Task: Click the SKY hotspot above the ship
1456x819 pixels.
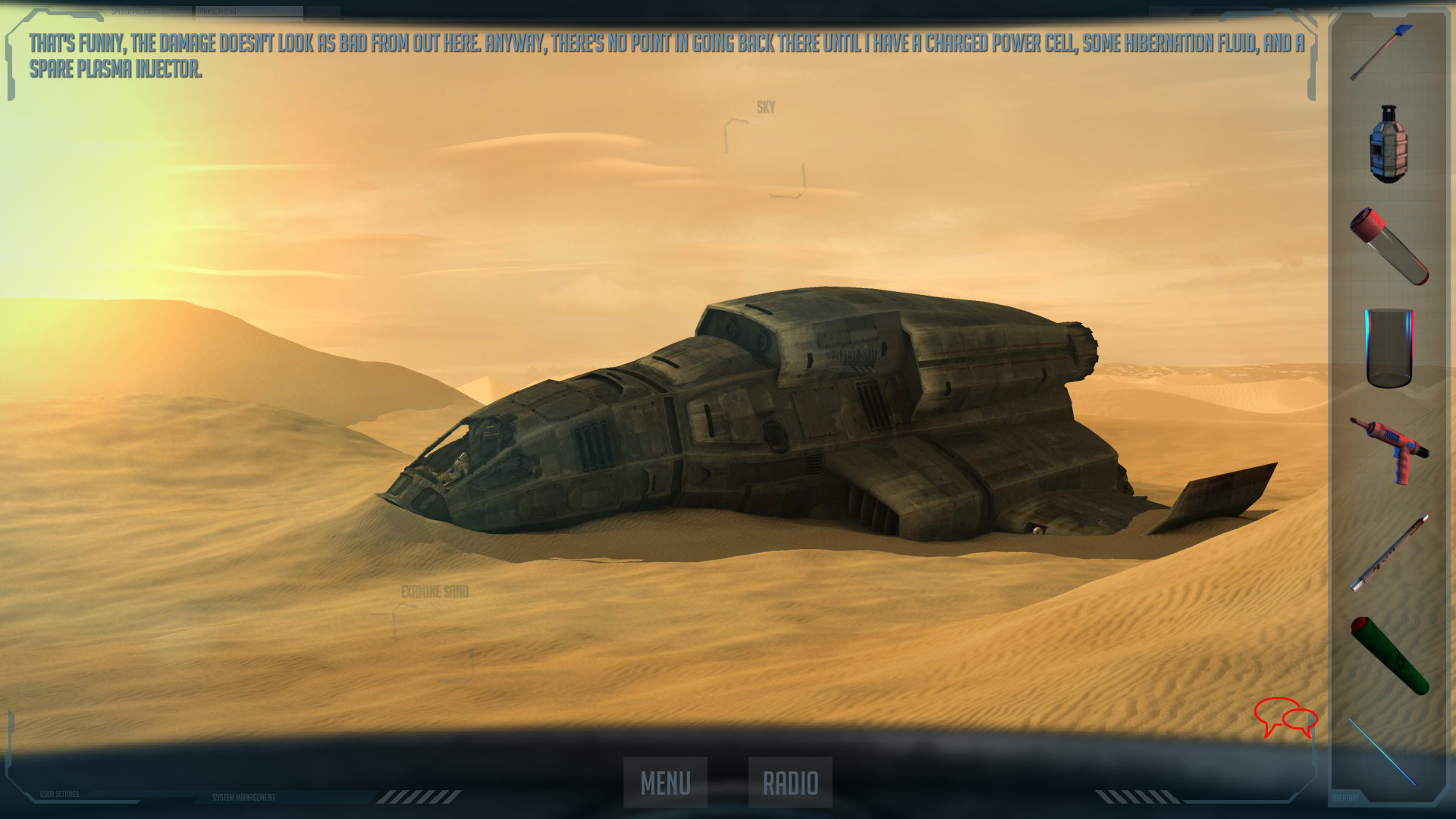Action: coord(764,107)
